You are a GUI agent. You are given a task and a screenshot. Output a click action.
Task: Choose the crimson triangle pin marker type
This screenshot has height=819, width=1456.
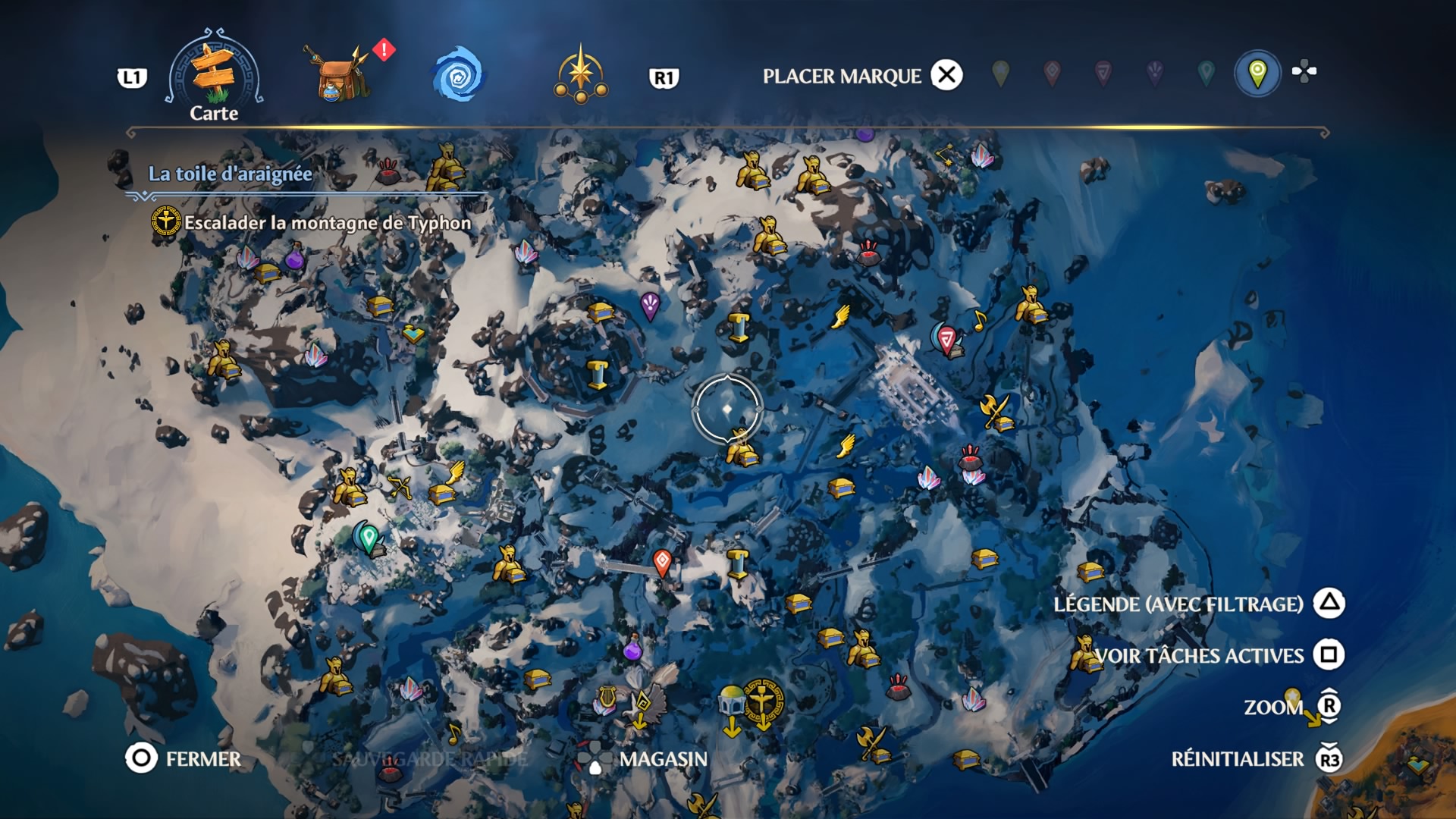click(1103, 74)
